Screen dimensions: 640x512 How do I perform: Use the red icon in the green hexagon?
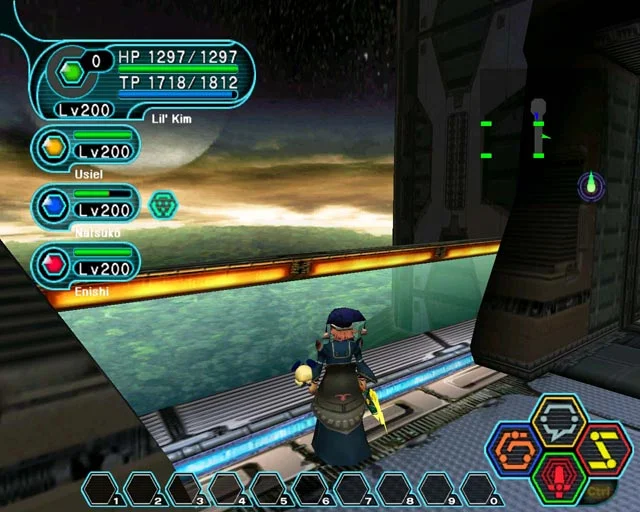tap(558, 478)
